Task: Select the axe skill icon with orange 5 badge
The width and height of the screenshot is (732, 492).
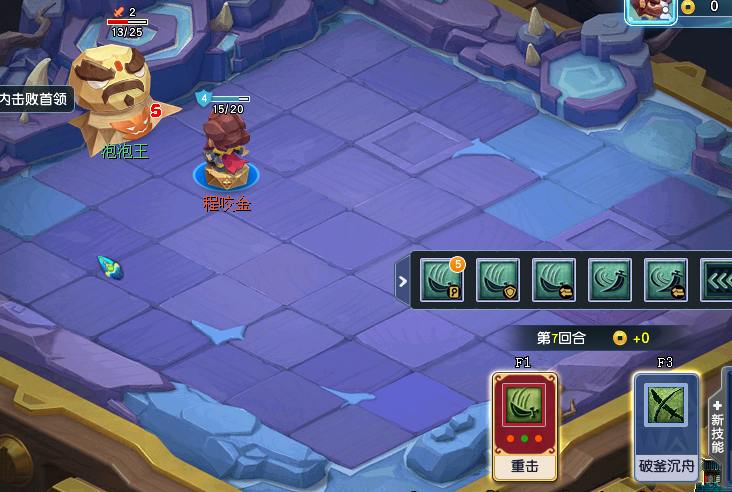Action: [441, 280]
